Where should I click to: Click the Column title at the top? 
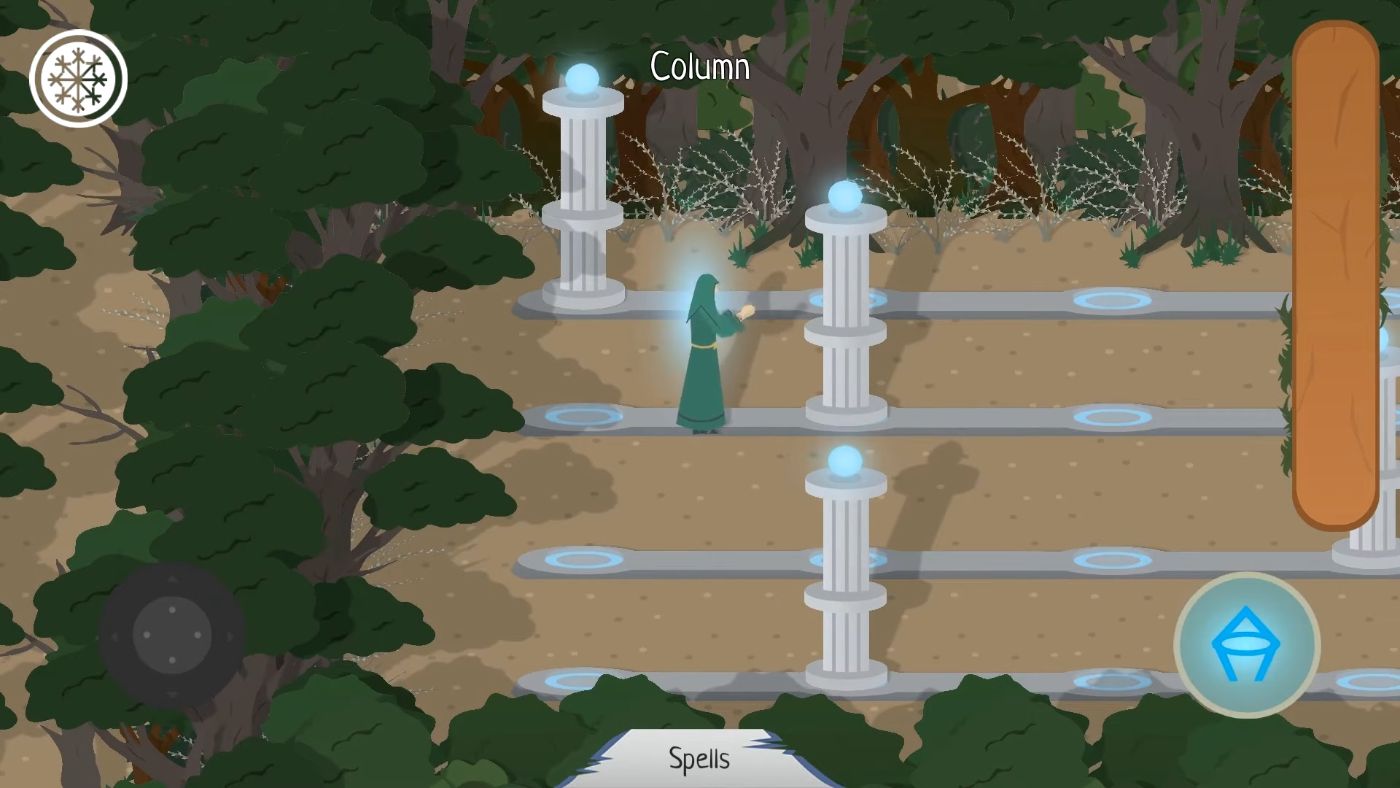pos(699,68)
